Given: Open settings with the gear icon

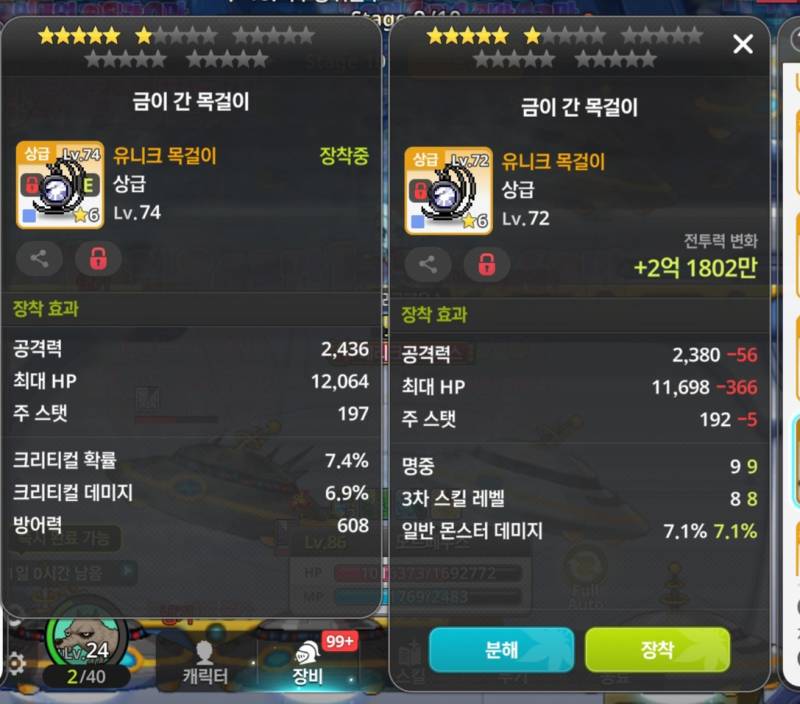Looking at the screenshot, I should (x=16, y=663).
